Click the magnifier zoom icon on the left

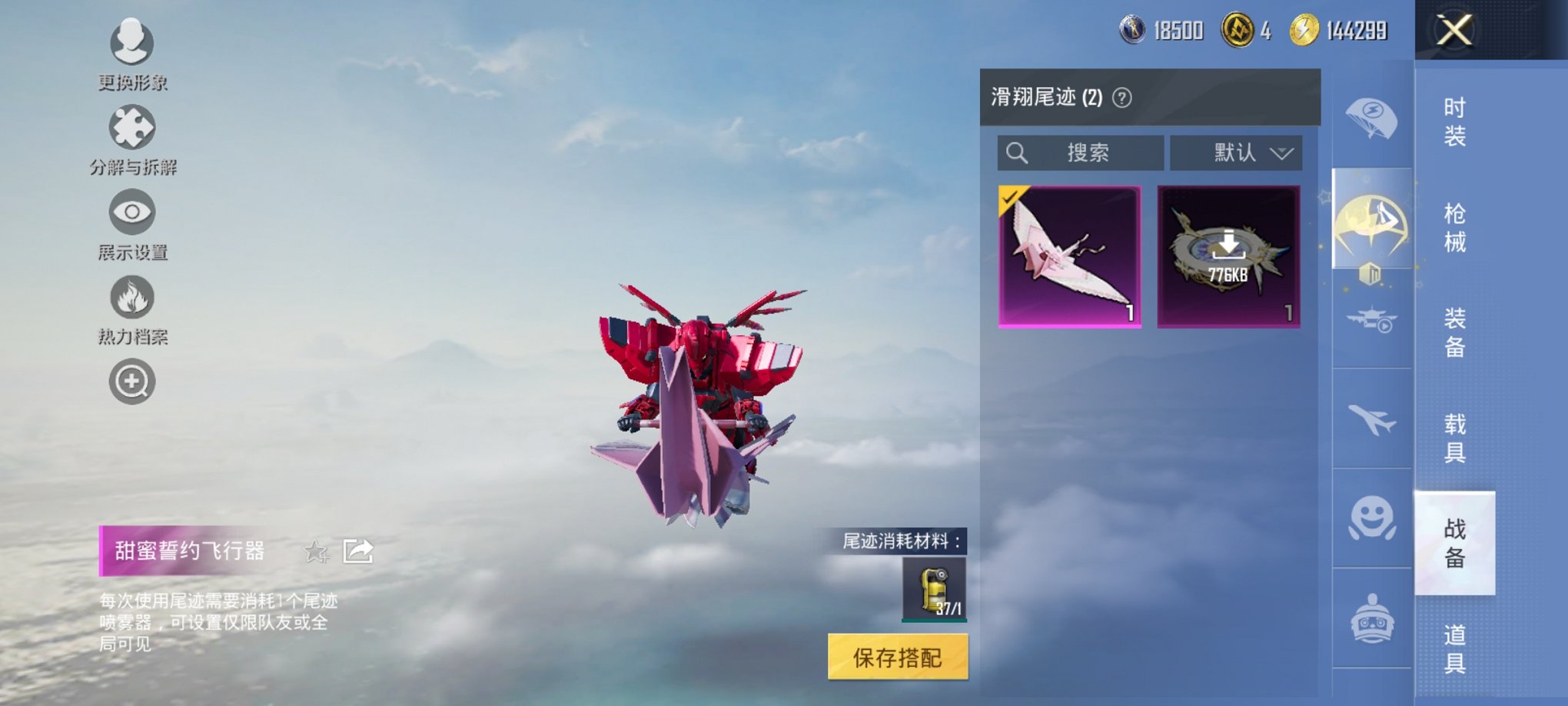pyautogui.click(x=131, y=381)
